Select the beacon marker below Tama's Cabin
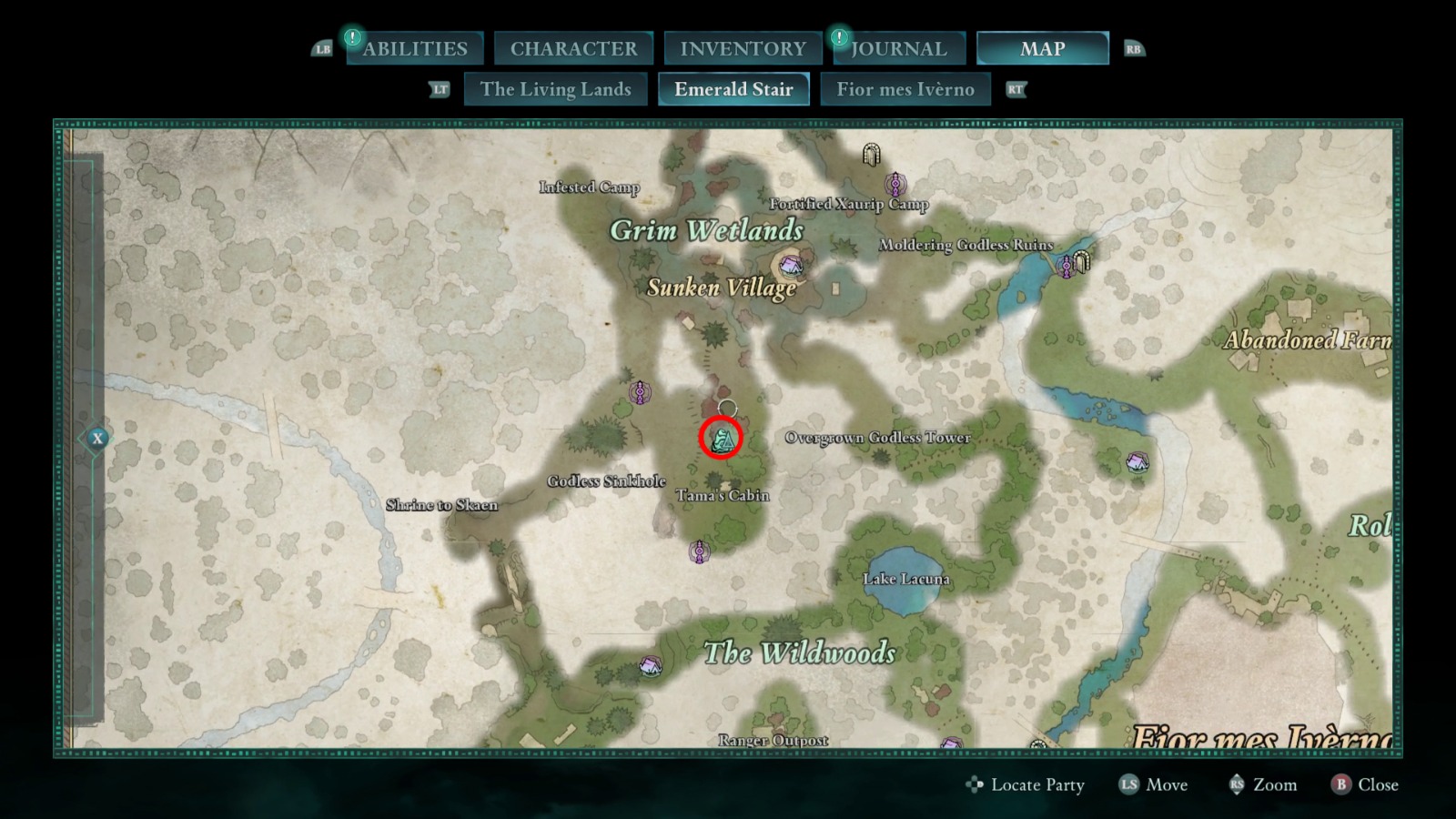 tap(699, 551)
